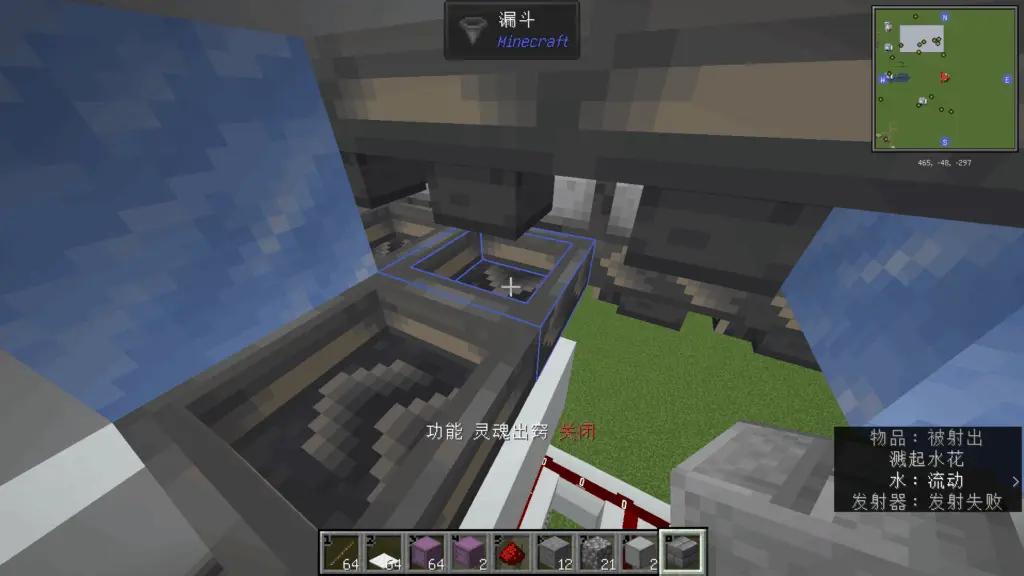Click the E compass marker on the minimap
The width and height of the screenshot is (1024, 576).
(1006, 78)
